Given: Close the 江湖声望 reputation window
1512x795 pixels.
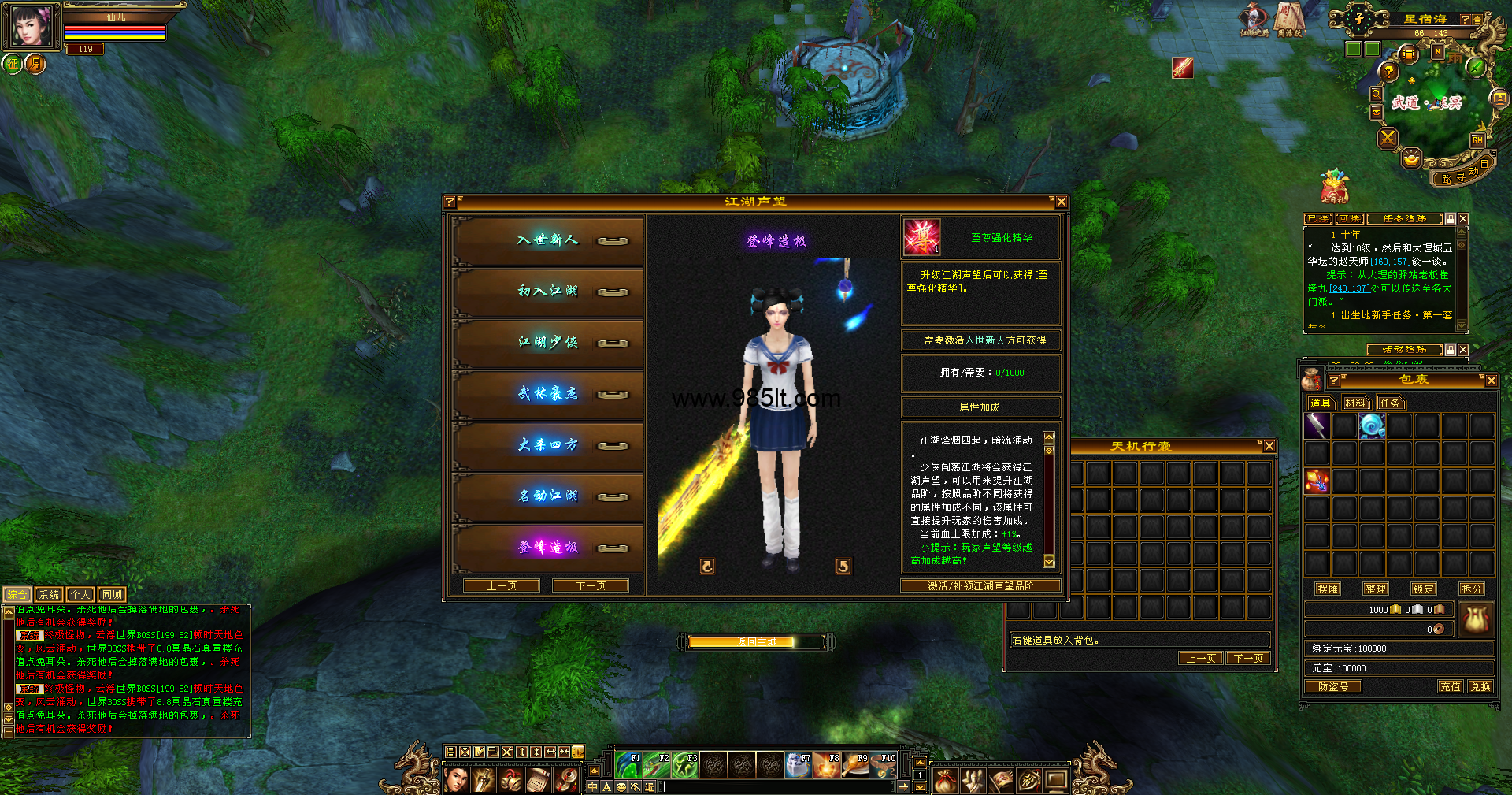Looking at the screenshot, I should (1061, 202).
